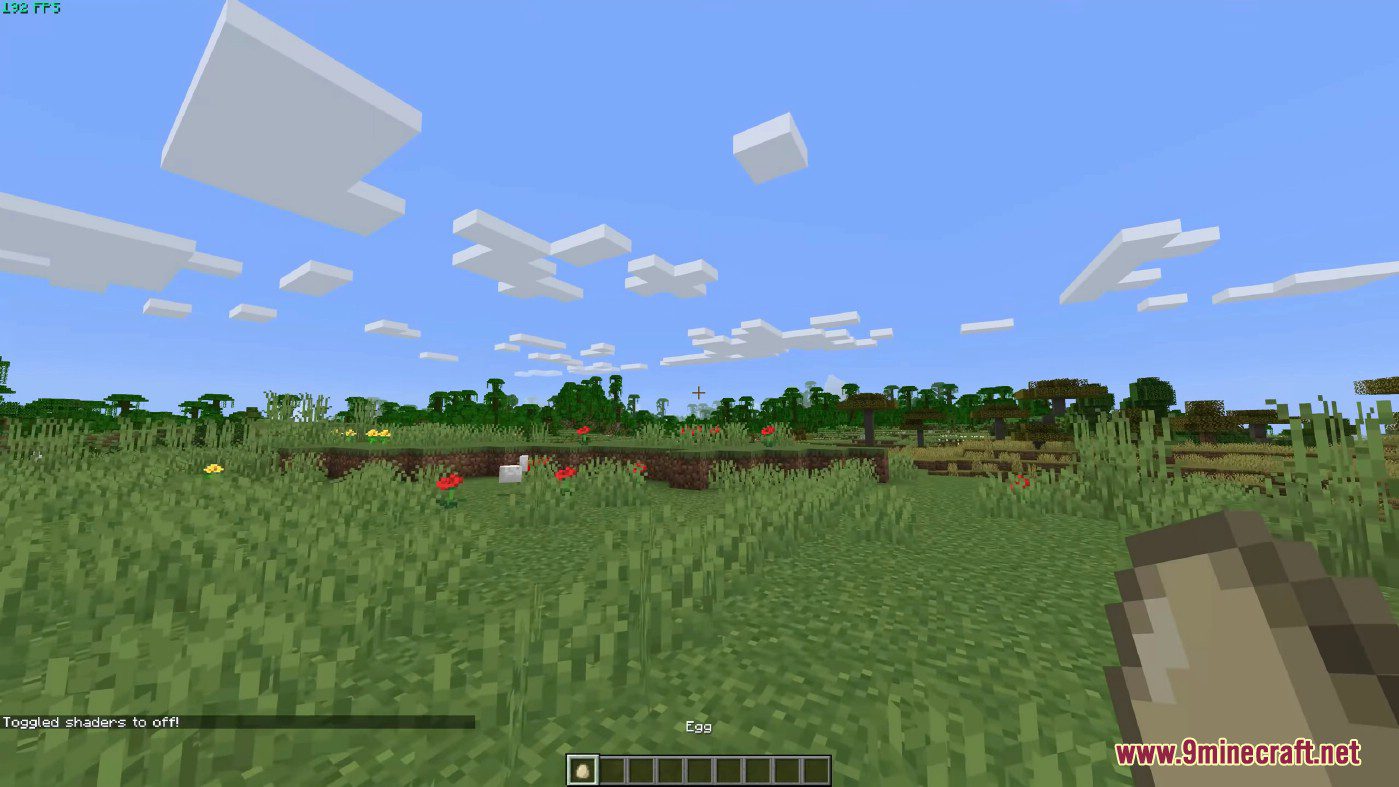
Task: Click the crosshair at screen center
Action: 699,393
